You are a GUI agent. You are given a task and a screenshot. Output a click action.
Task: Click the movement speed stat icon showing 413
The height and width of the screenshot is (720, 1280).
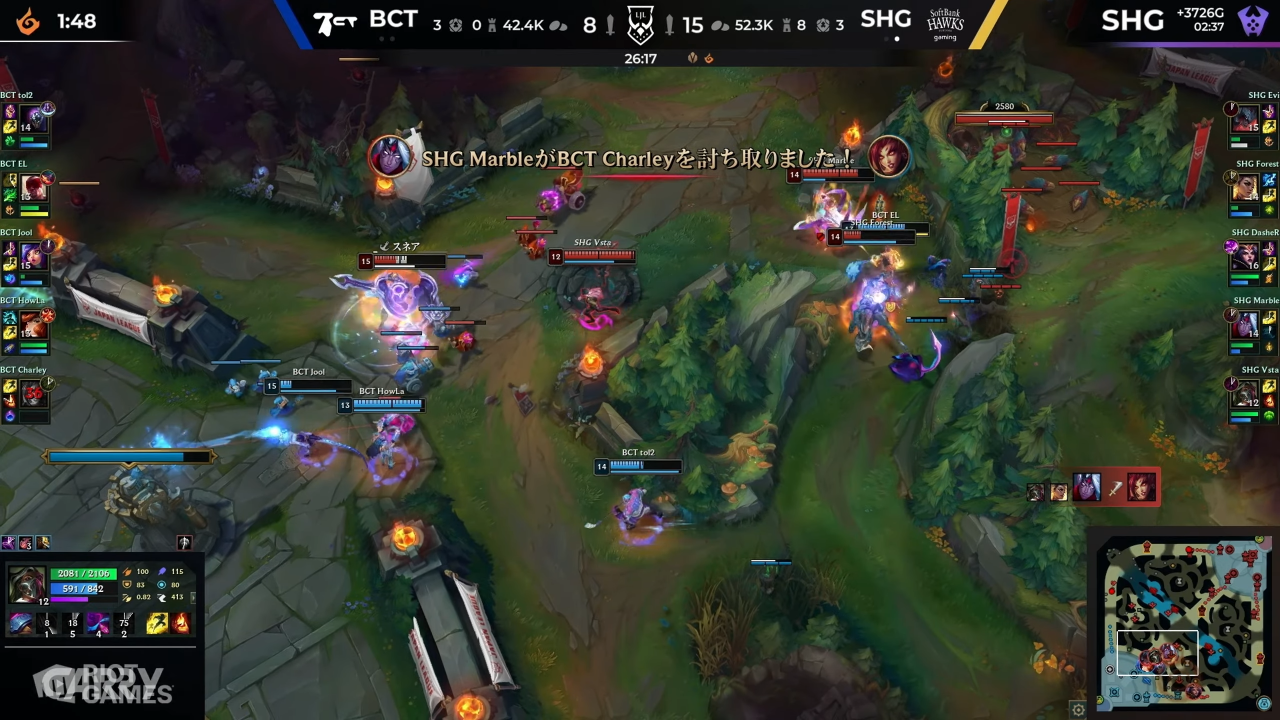[162, 597]
